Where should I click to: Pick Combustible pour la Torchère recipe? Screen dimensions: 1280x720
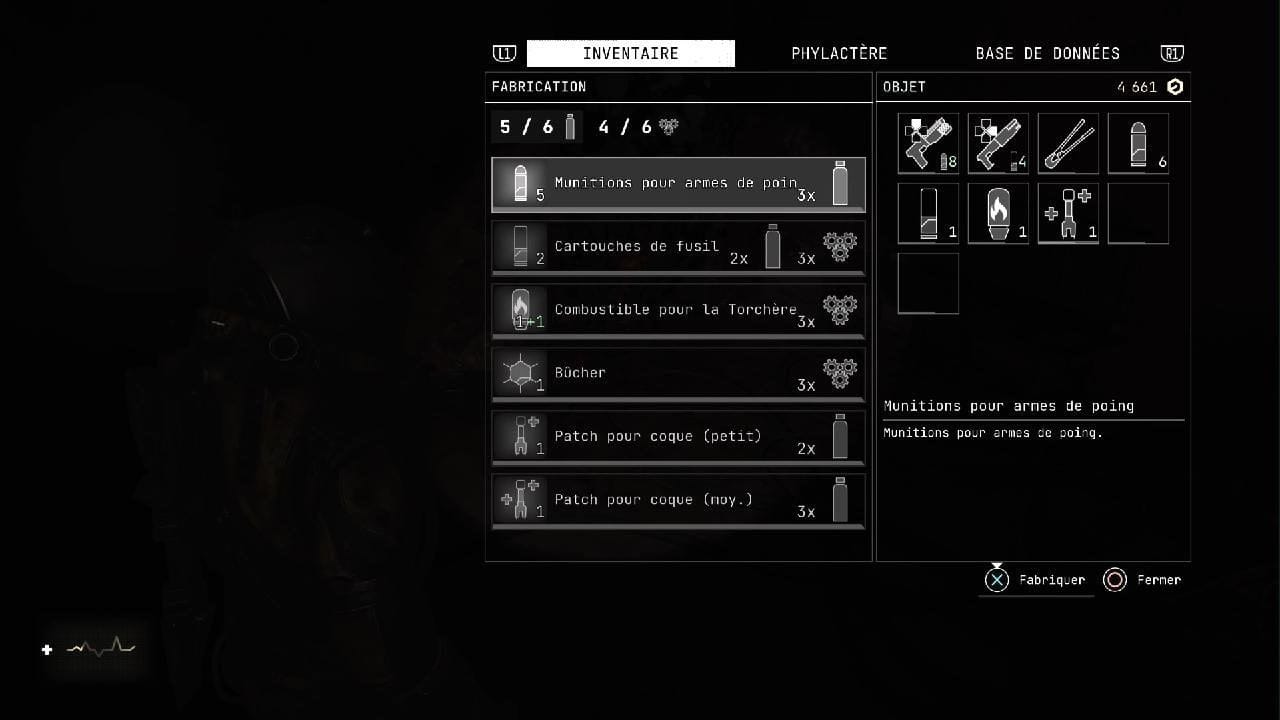tap(678, 310)
